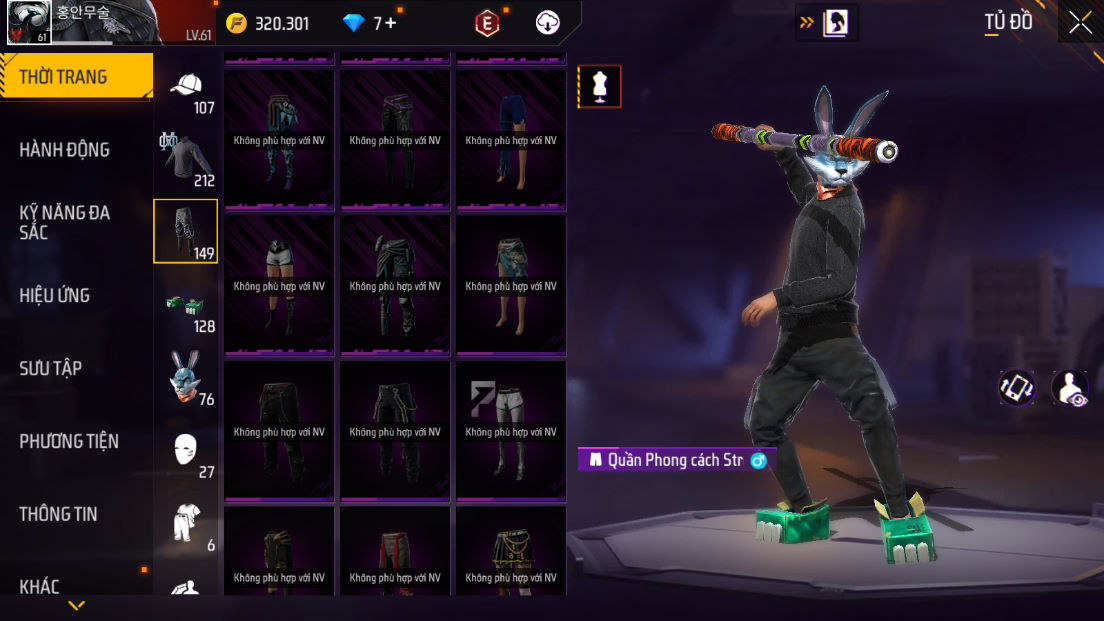Toggle the mannequin preview button
The height and width of the screenshot is (621, 1104).
600,87
